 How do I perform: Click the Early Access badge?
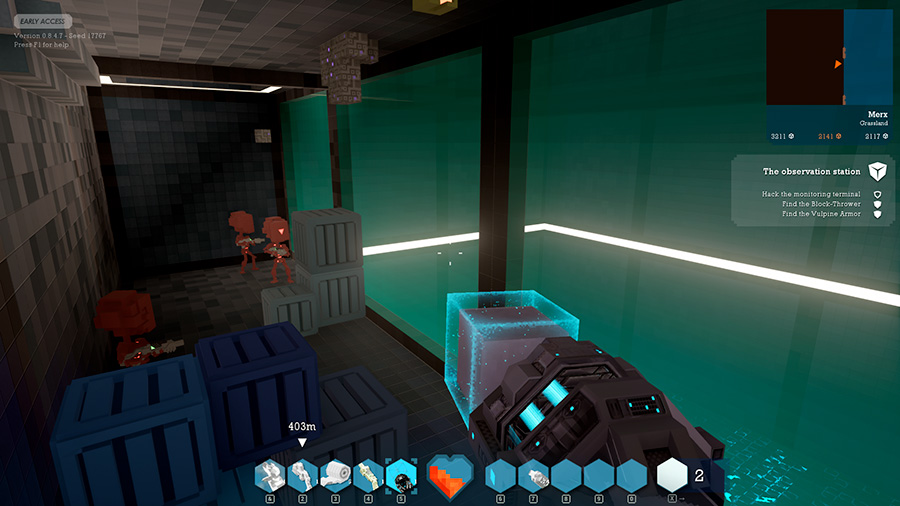point(41,21)
